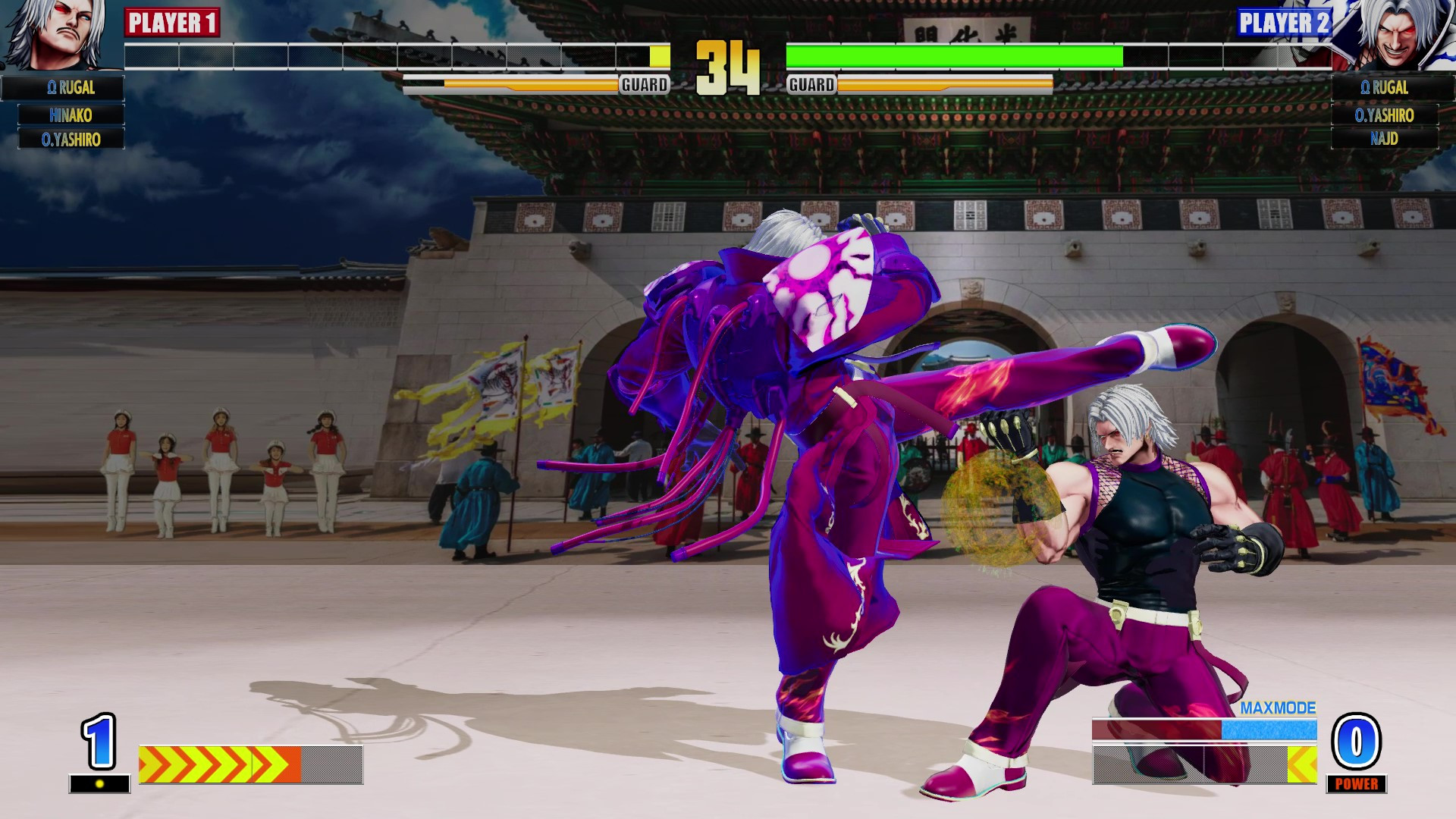The width and height of the screenshot is (1456, 819).
Task: Toggle Player 2's GUARD gauge indicator
Action: pos(813,85)
